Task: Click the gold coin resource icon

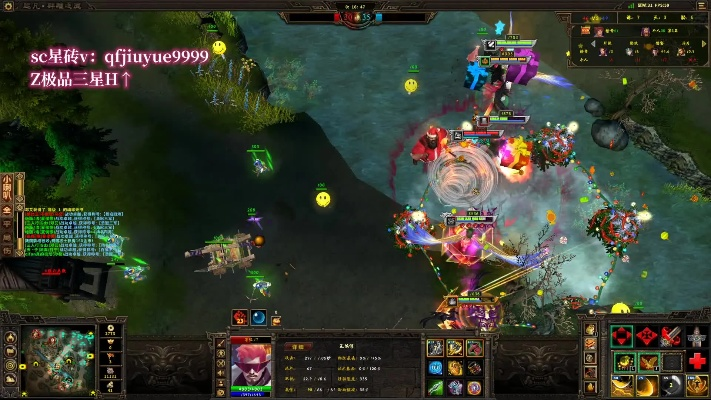Action: [111, 329]
